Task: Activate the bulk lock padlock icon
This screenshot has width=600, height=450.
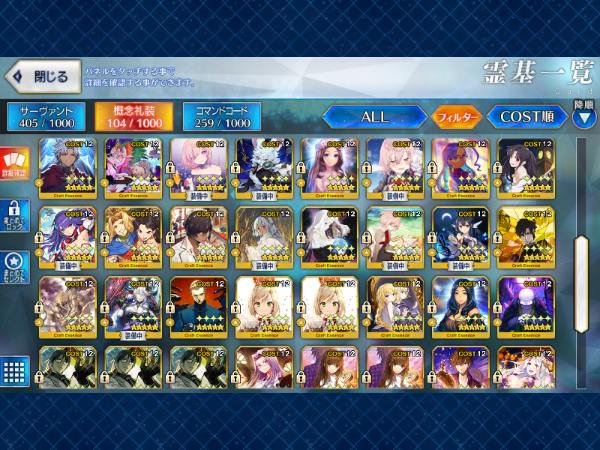Action: pyautogui.click(x=14, y=220)
